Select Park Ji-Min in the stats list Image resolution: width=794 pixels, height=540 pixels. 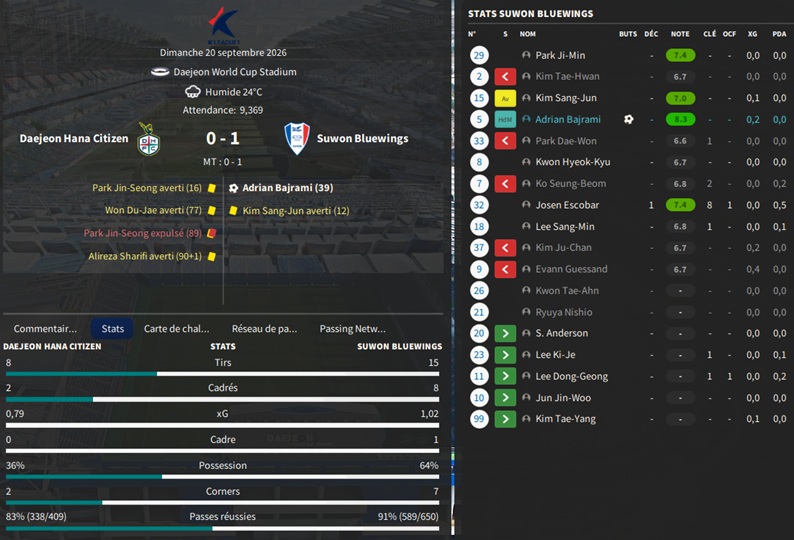click(x=560, y=56)
